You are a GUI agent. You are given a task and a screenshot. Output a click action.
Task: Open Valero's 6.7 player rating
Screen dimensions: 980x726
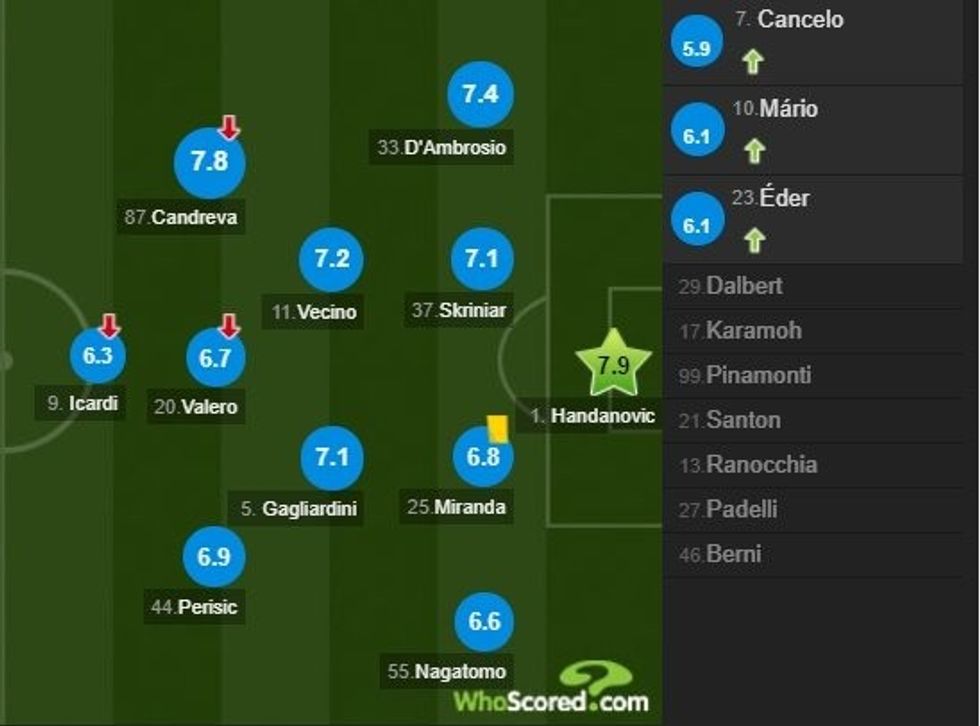pyautogui.click(x=215, y=358)
